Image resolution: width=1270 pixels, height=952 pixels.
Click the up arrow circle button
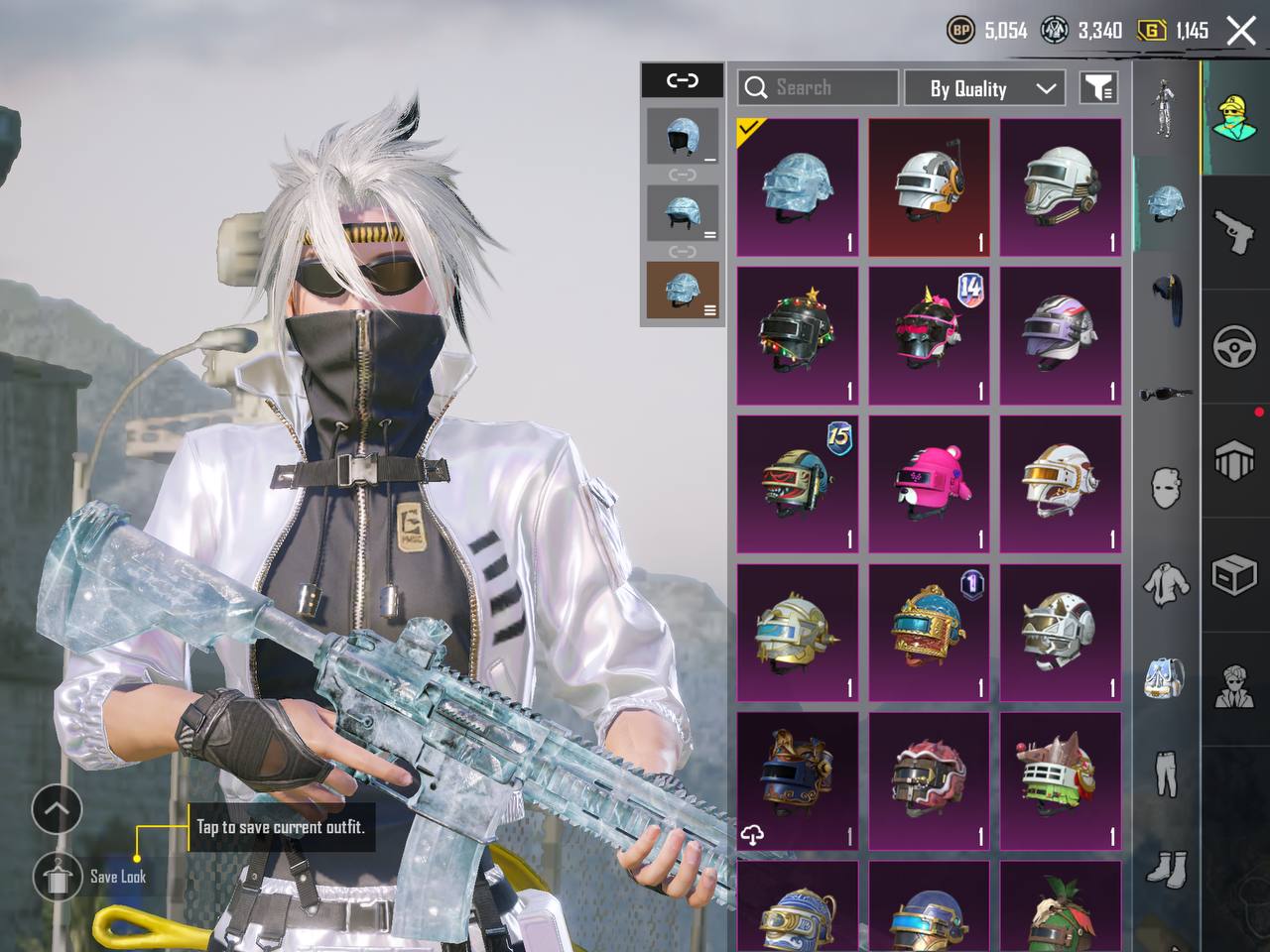pyautogui.click(x=57, y=809)
